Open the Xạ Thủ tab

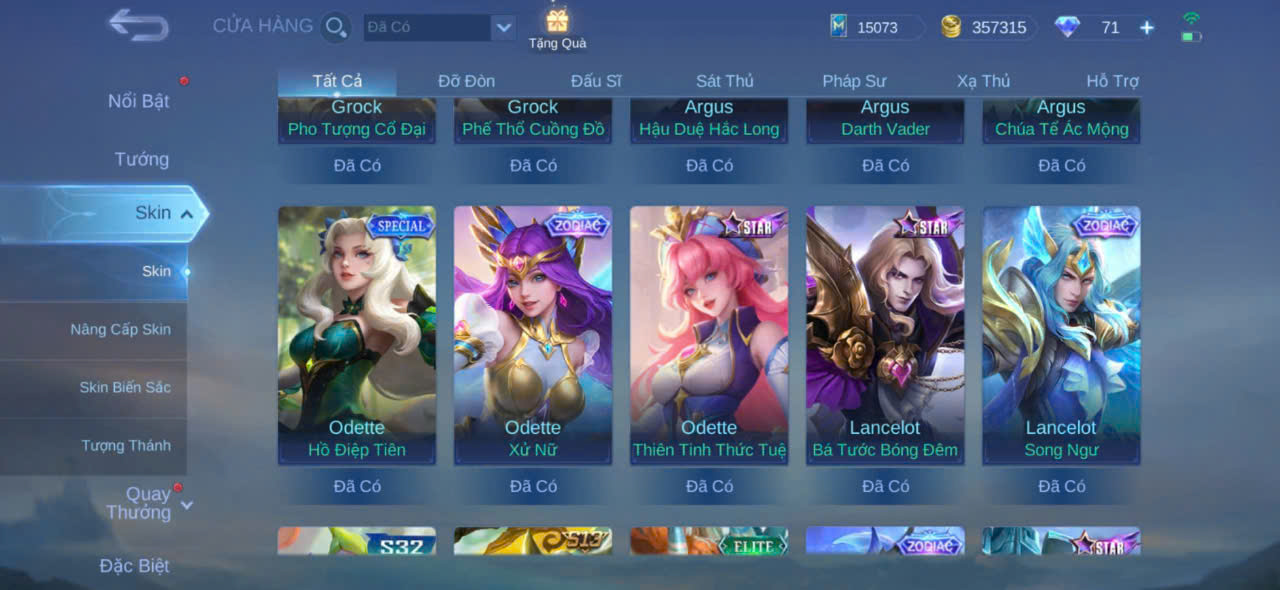983,81
